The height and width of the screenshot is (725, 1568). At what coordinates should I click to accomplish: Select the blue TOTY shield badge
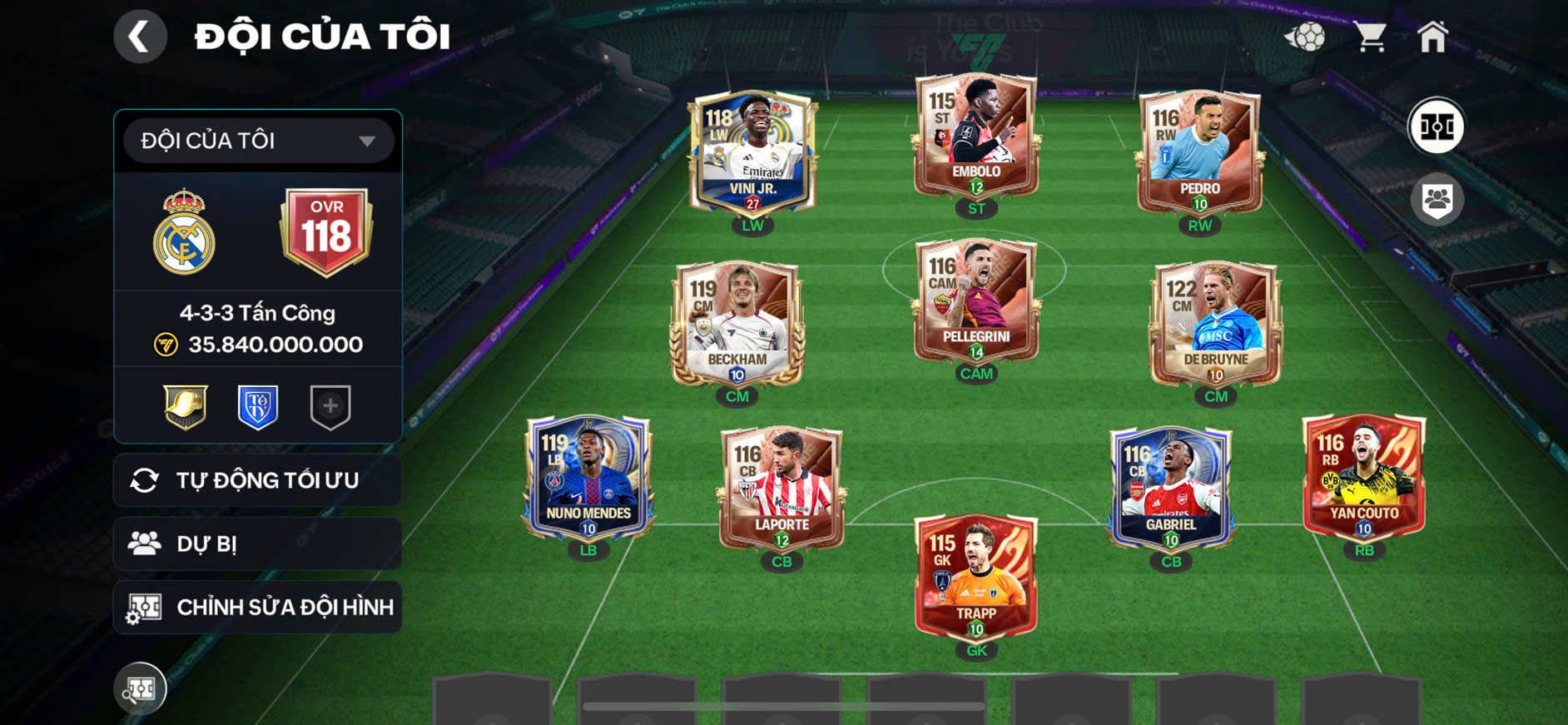(x=258, y=406)
